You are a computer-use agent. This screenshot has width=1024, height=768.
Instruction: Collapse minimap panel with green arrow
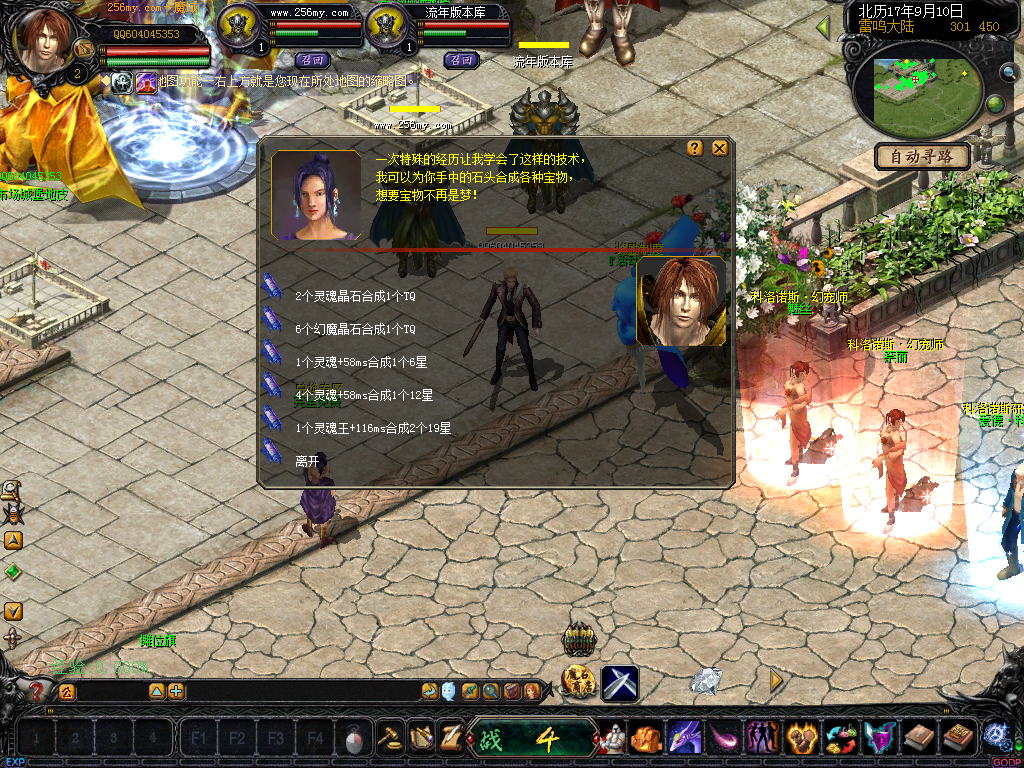point(824,27)
